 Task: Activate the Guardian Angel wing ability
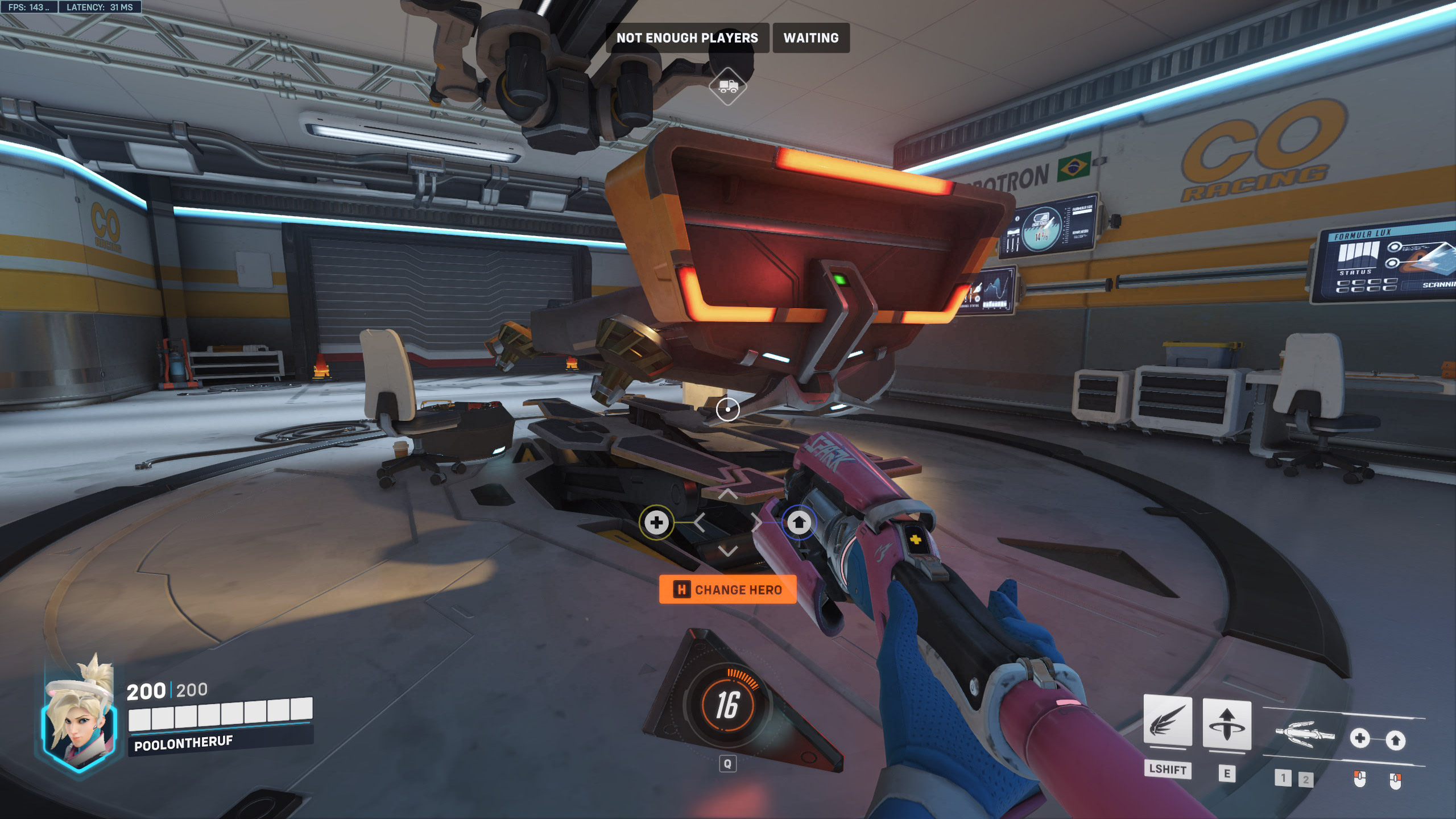click(x=1167, y=721)
